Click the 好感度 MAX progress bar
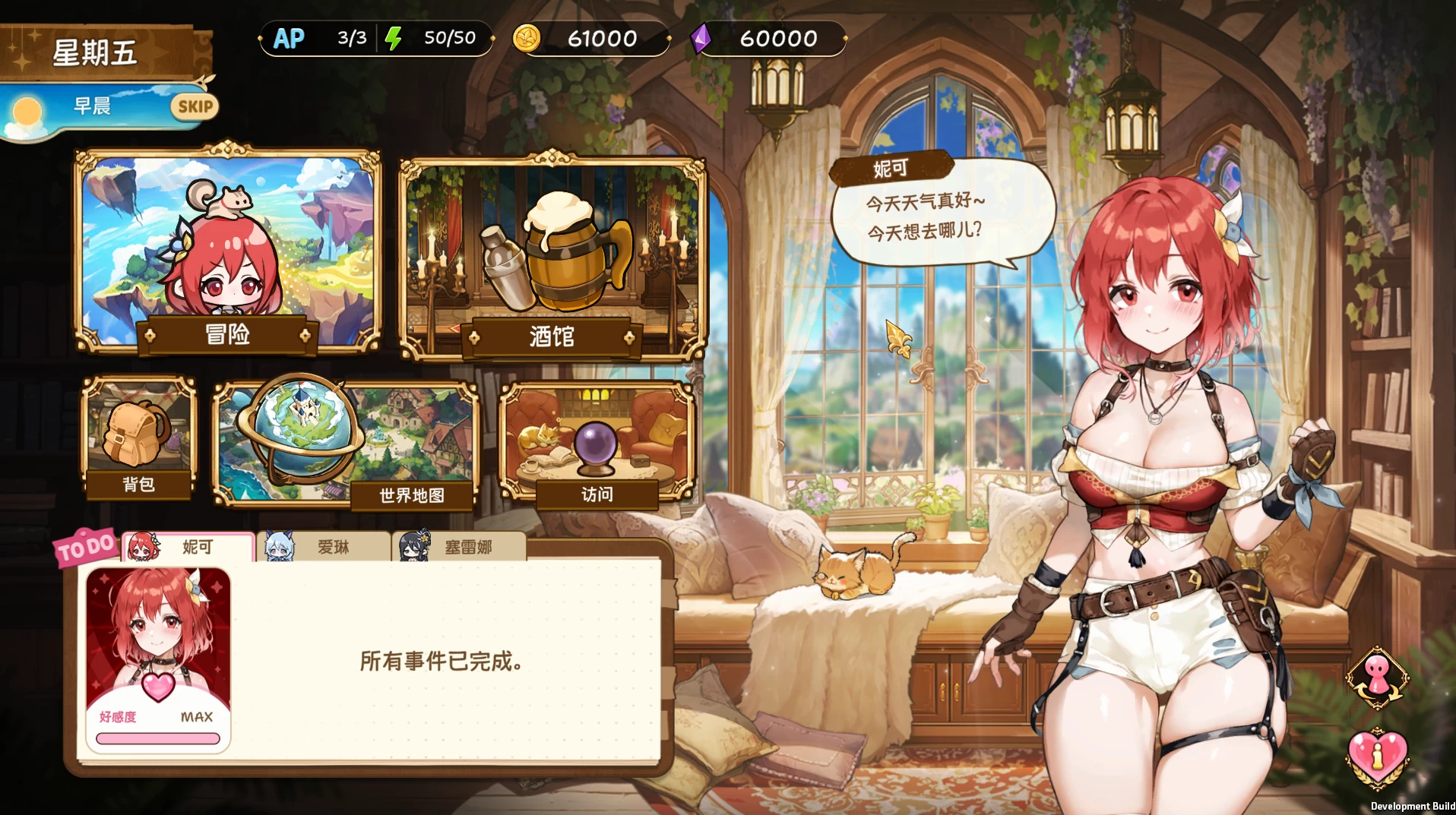 (x=157, y=734)
